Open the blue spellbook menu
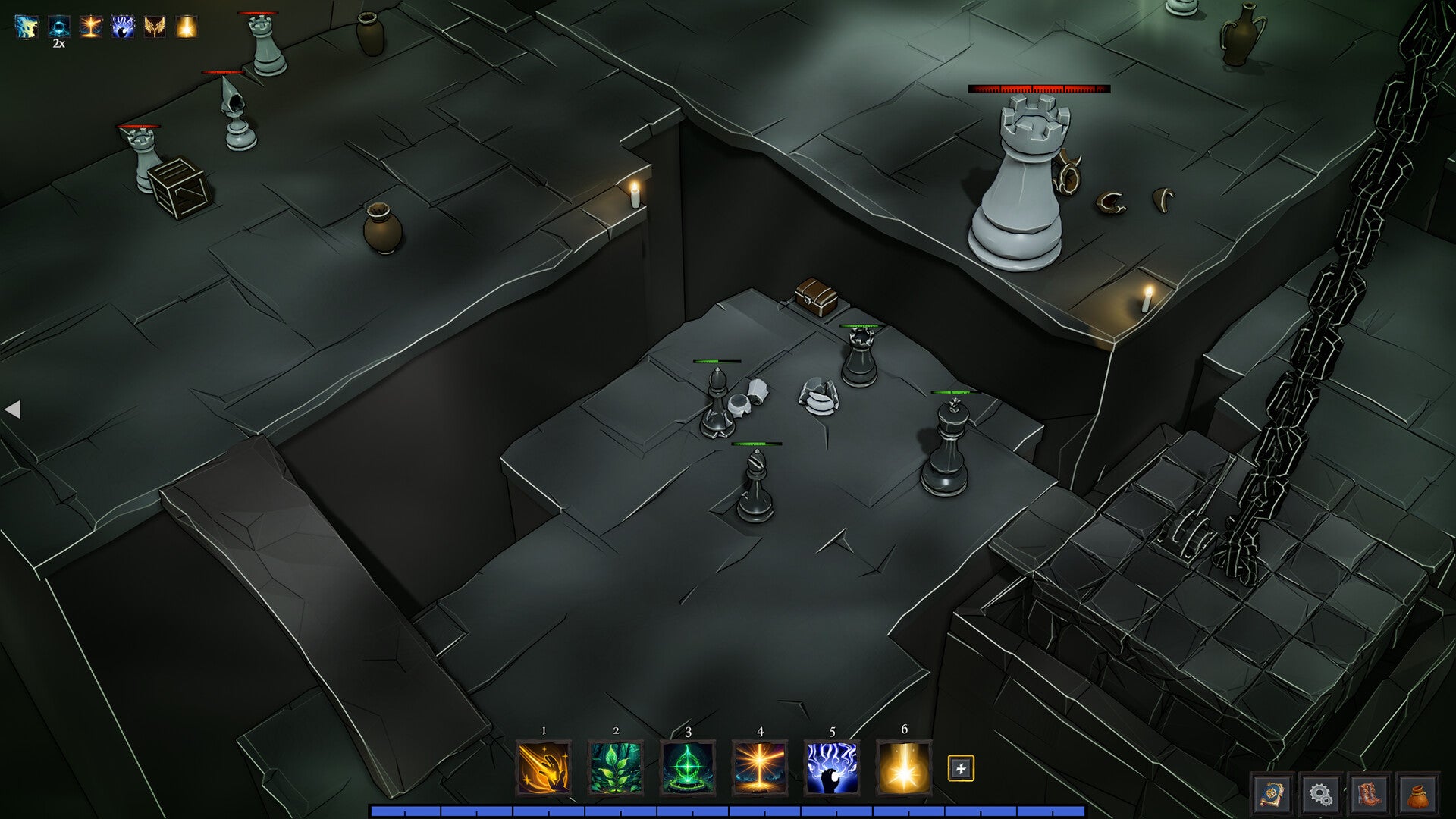 1272,794
